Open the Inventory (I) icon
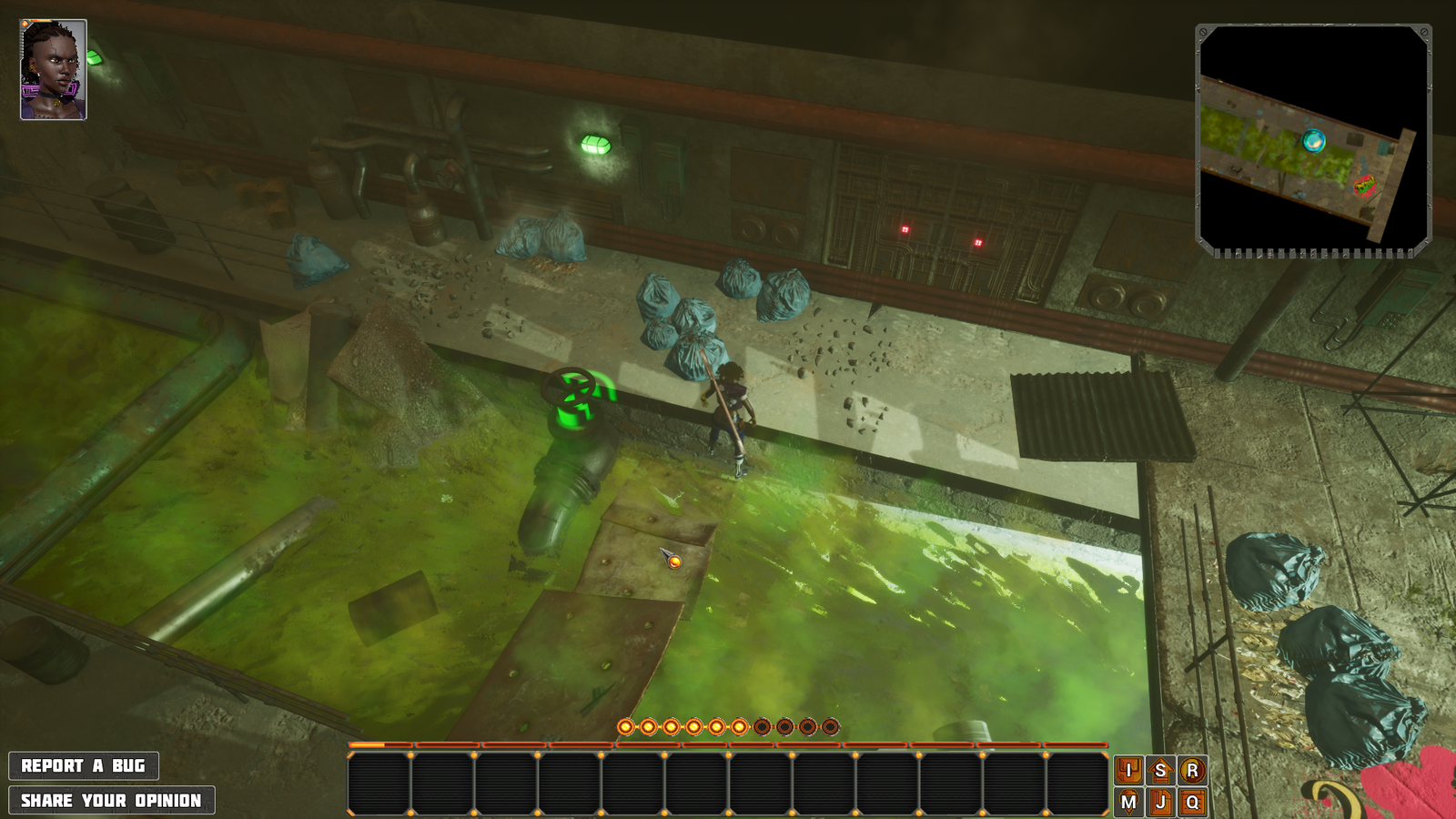The height and width of the screenshot is (819, 1456). (x=1129, y=772)
